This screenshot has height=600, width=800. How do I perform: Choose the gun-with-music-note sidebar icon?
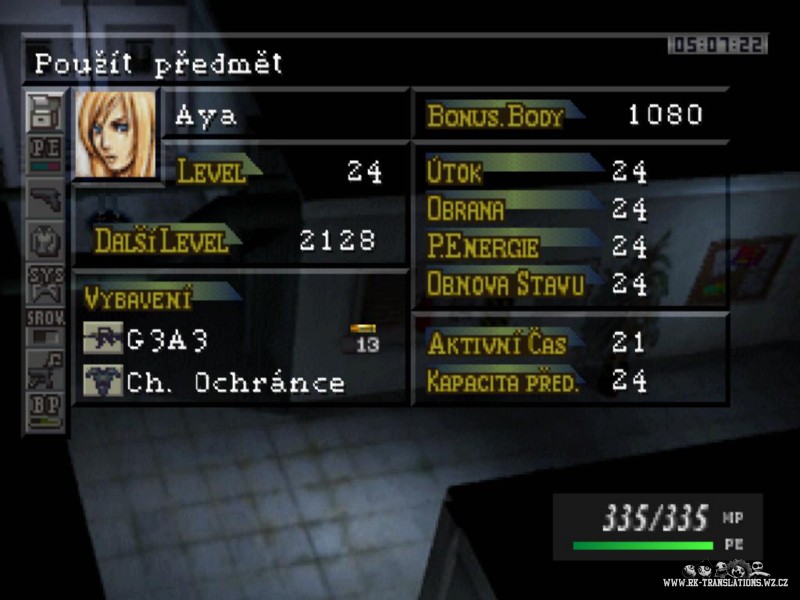[x=46, y=369]
